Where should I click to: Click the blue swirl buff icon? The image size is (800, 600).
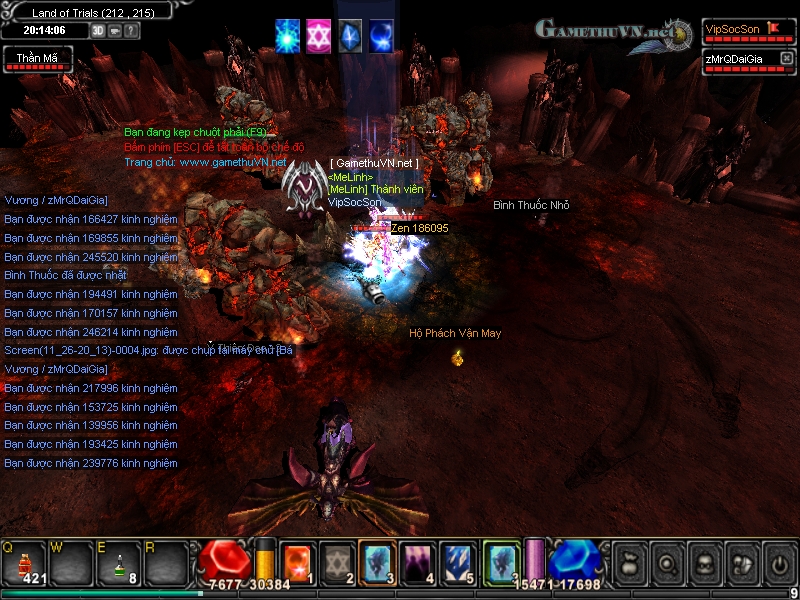381,35
